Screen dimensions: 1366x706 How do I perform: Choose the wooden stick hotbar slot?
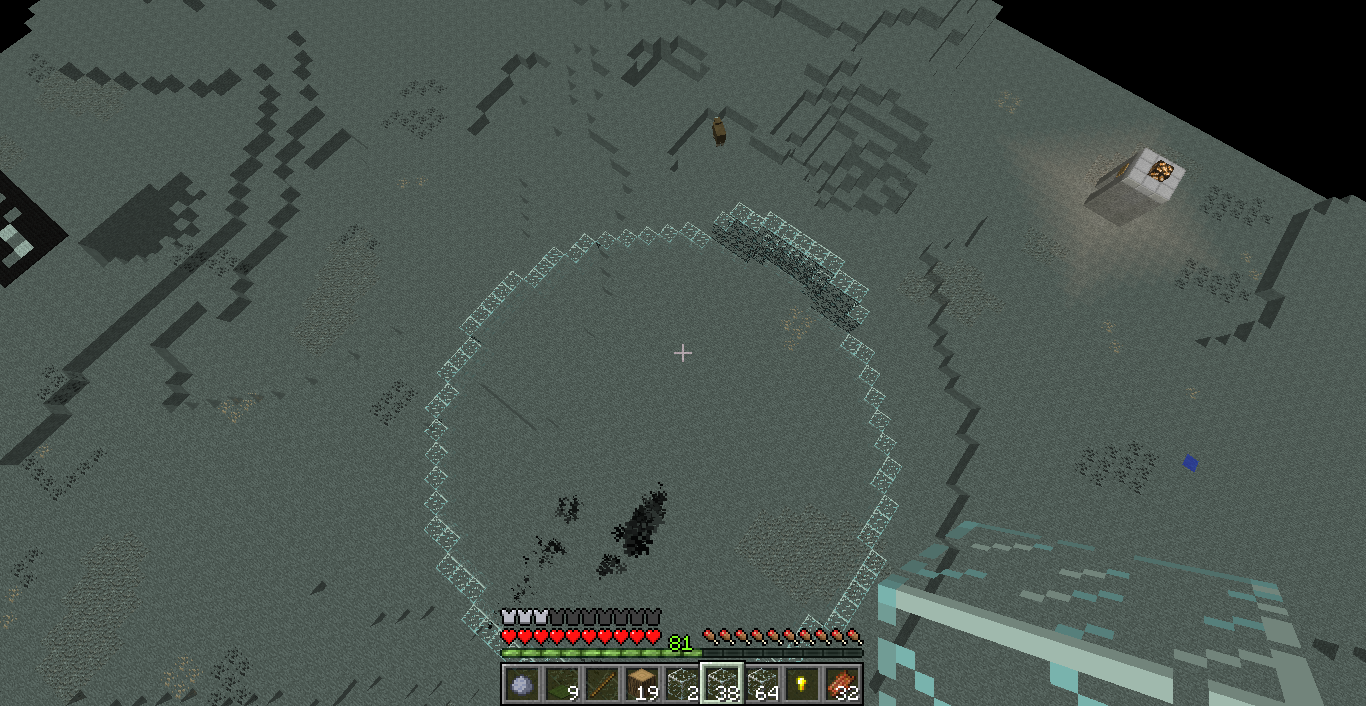[601, 685]
